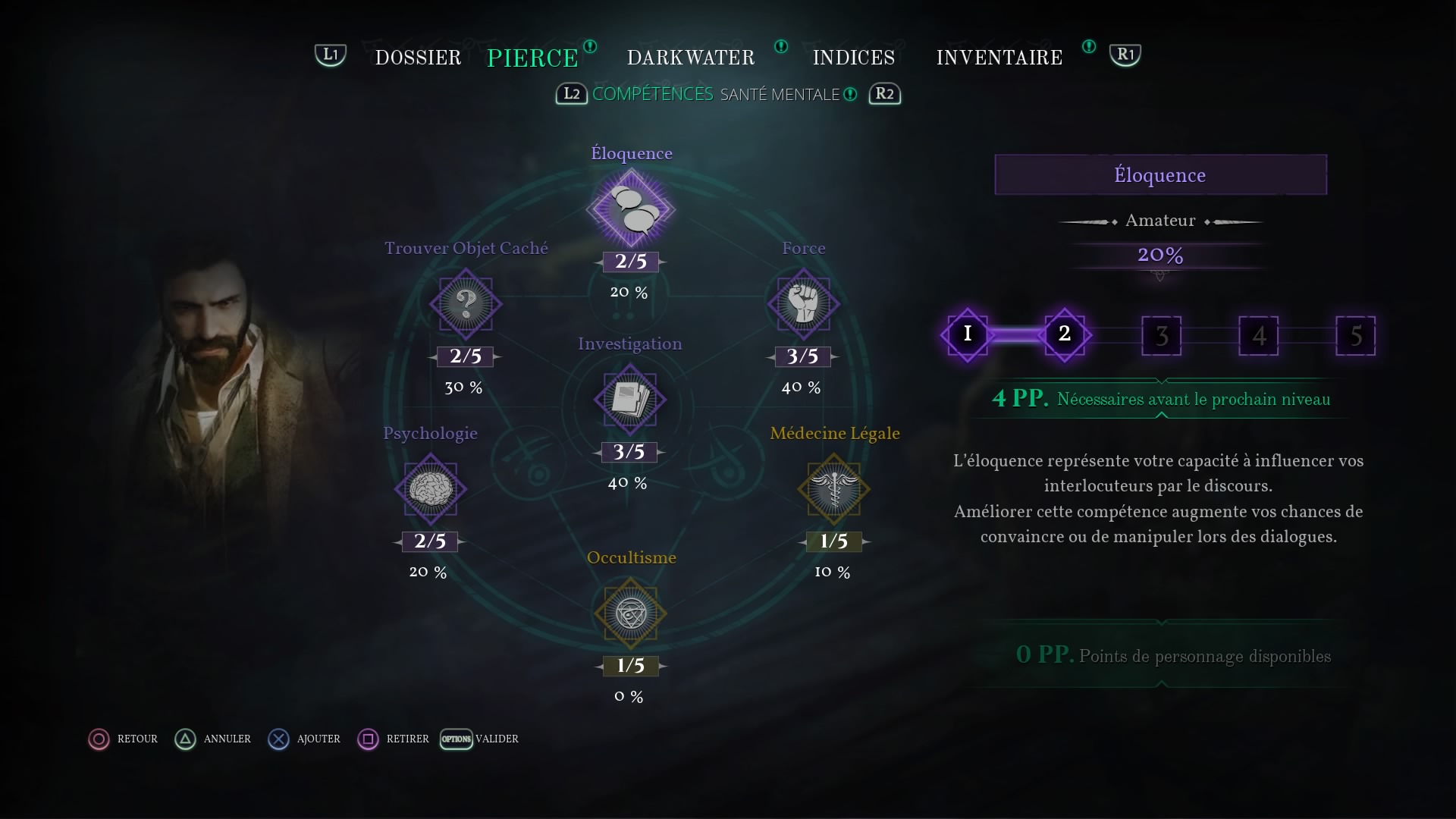Open the Inventaire tab
This screenshot has width=1456, height=819.
pos(999,58)
